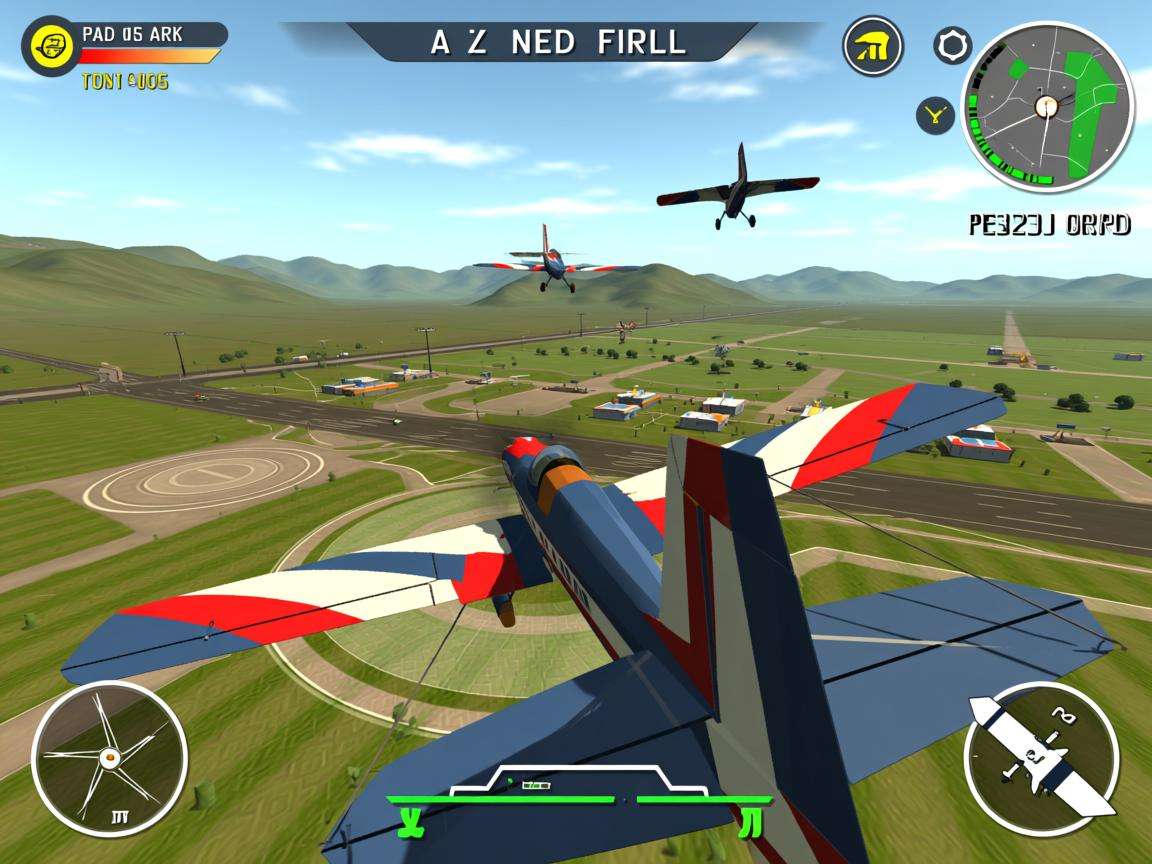Screen dimensions: 1152x864
Task: Tap the yellow-ringed round button beside the title
Action: coord(873,46)
